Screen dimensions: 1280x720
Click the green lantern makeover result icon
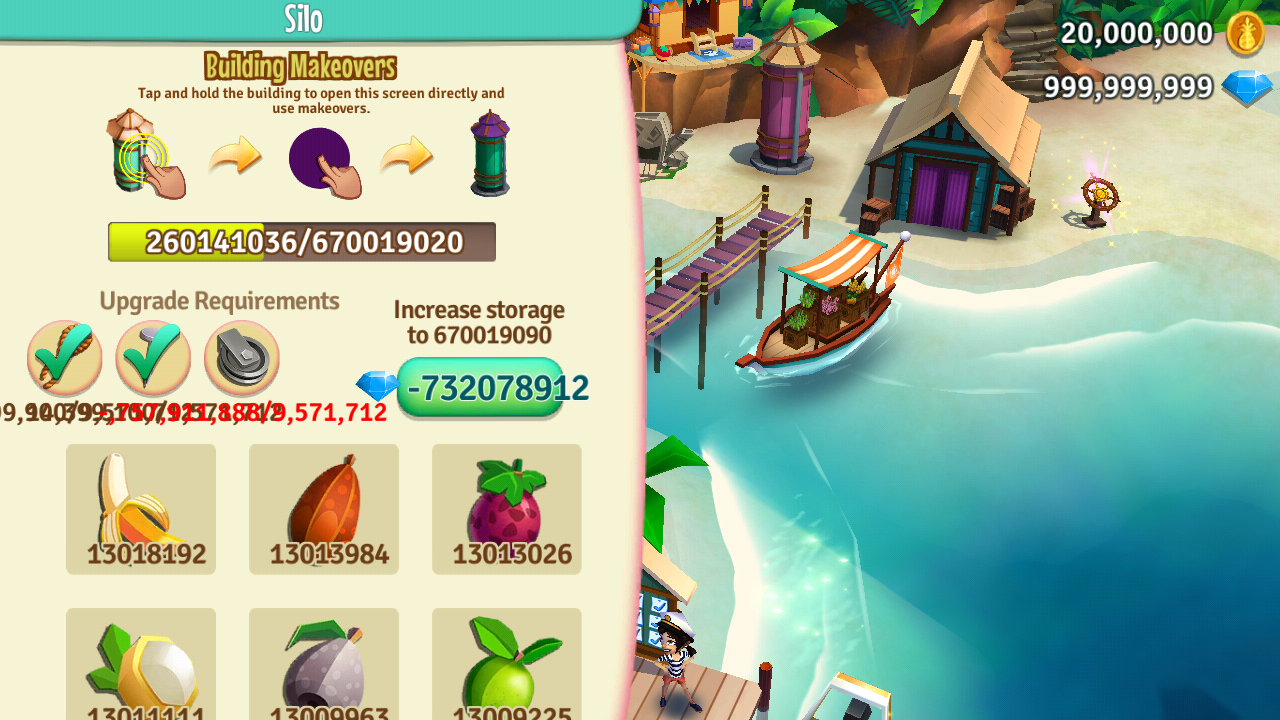click(489, 155)
